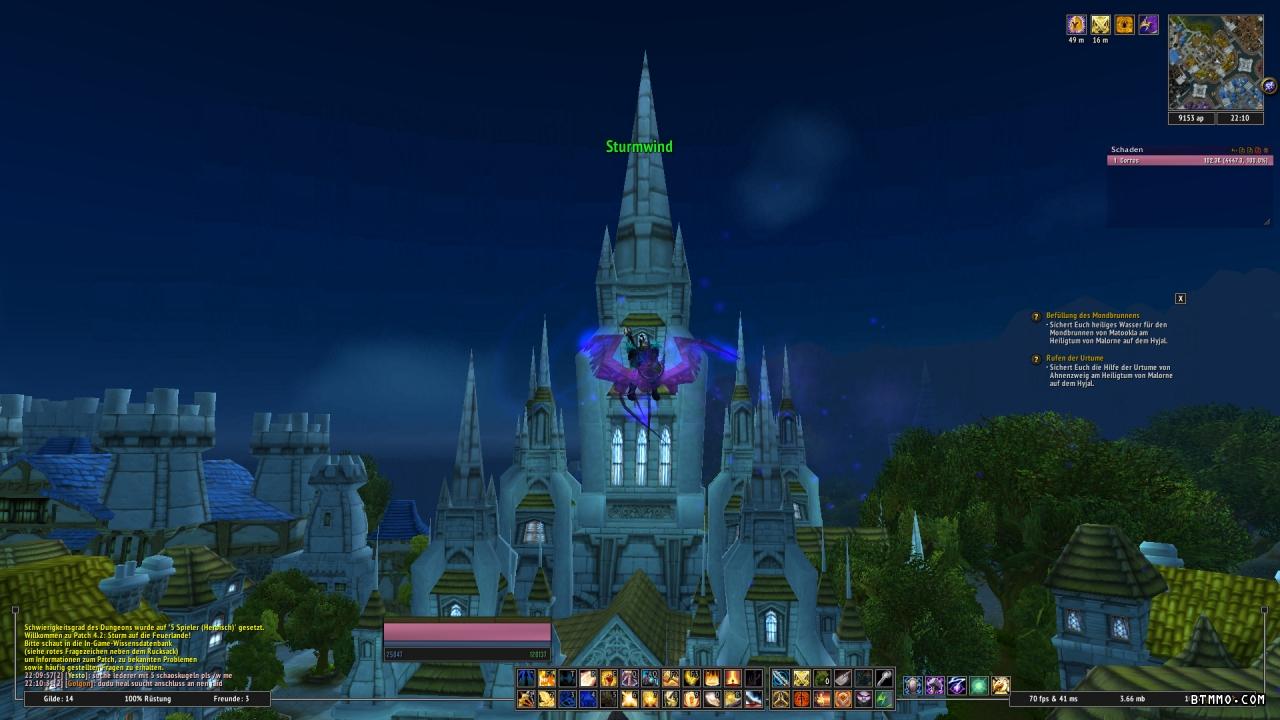The image size is (1280, 720).
Task: Activate the green lightning bolt ability
Action: [x=884, y=699]
